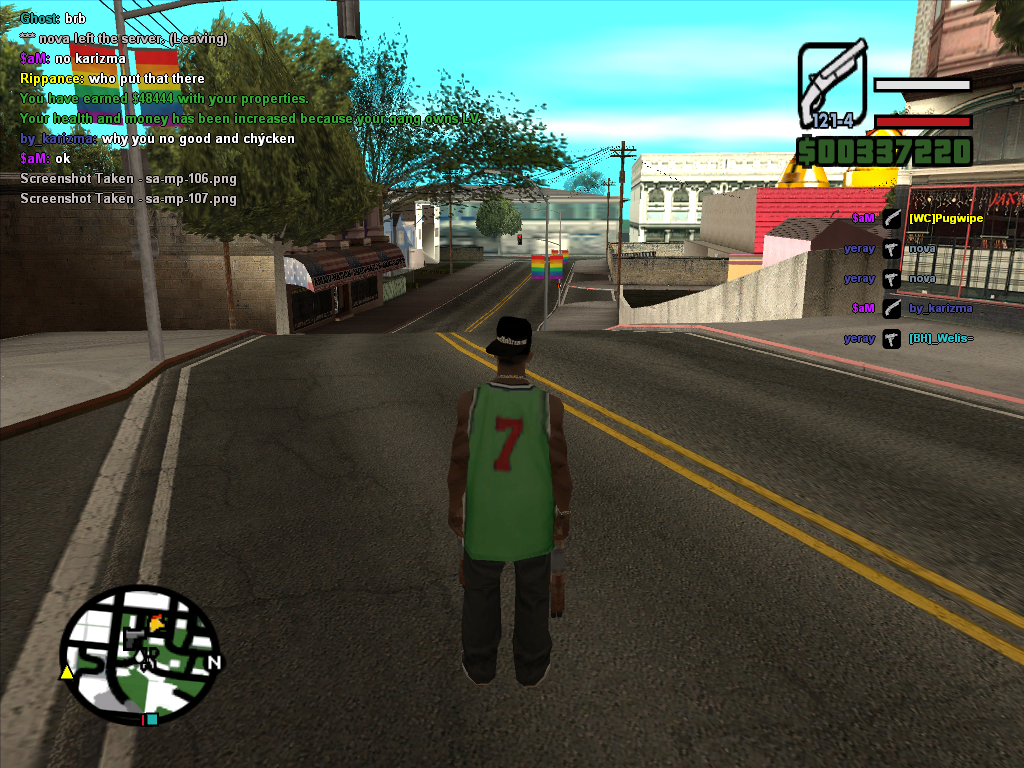The image size is (1024, 768).
Task: Click the "Screenshot Taken - sa-mp-107.png" chat line
Action: (128, 198)
